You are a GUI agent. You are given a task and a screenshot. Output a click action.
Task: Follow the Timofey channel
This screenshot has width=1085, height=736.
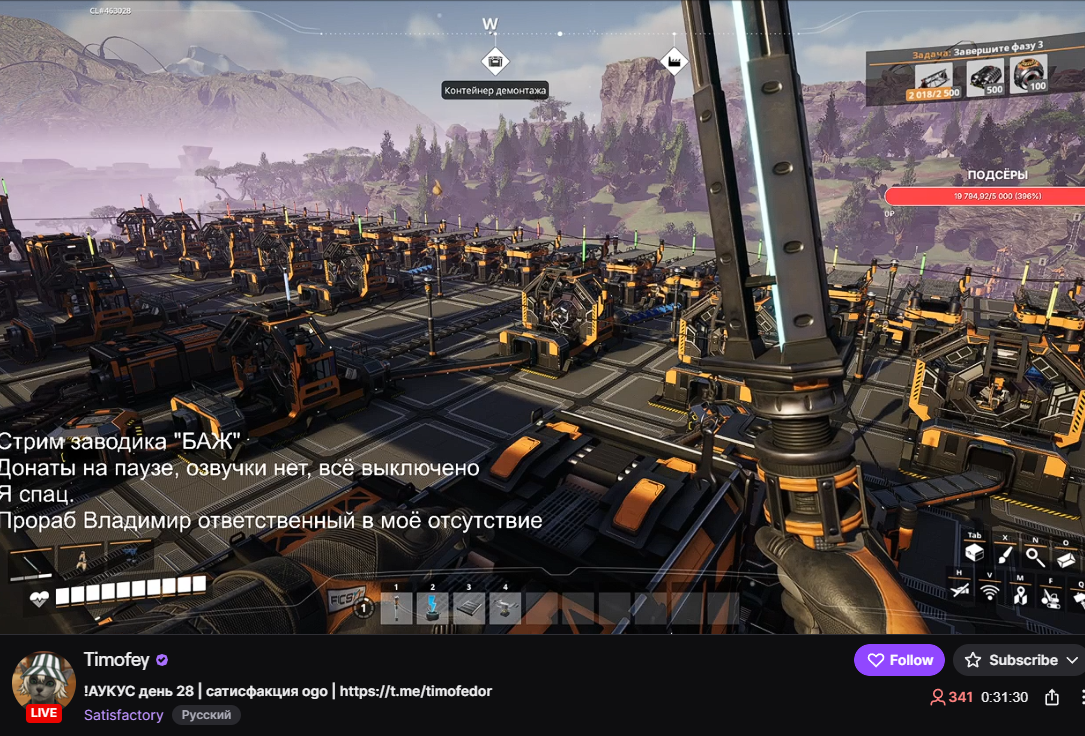click(900, 660)
